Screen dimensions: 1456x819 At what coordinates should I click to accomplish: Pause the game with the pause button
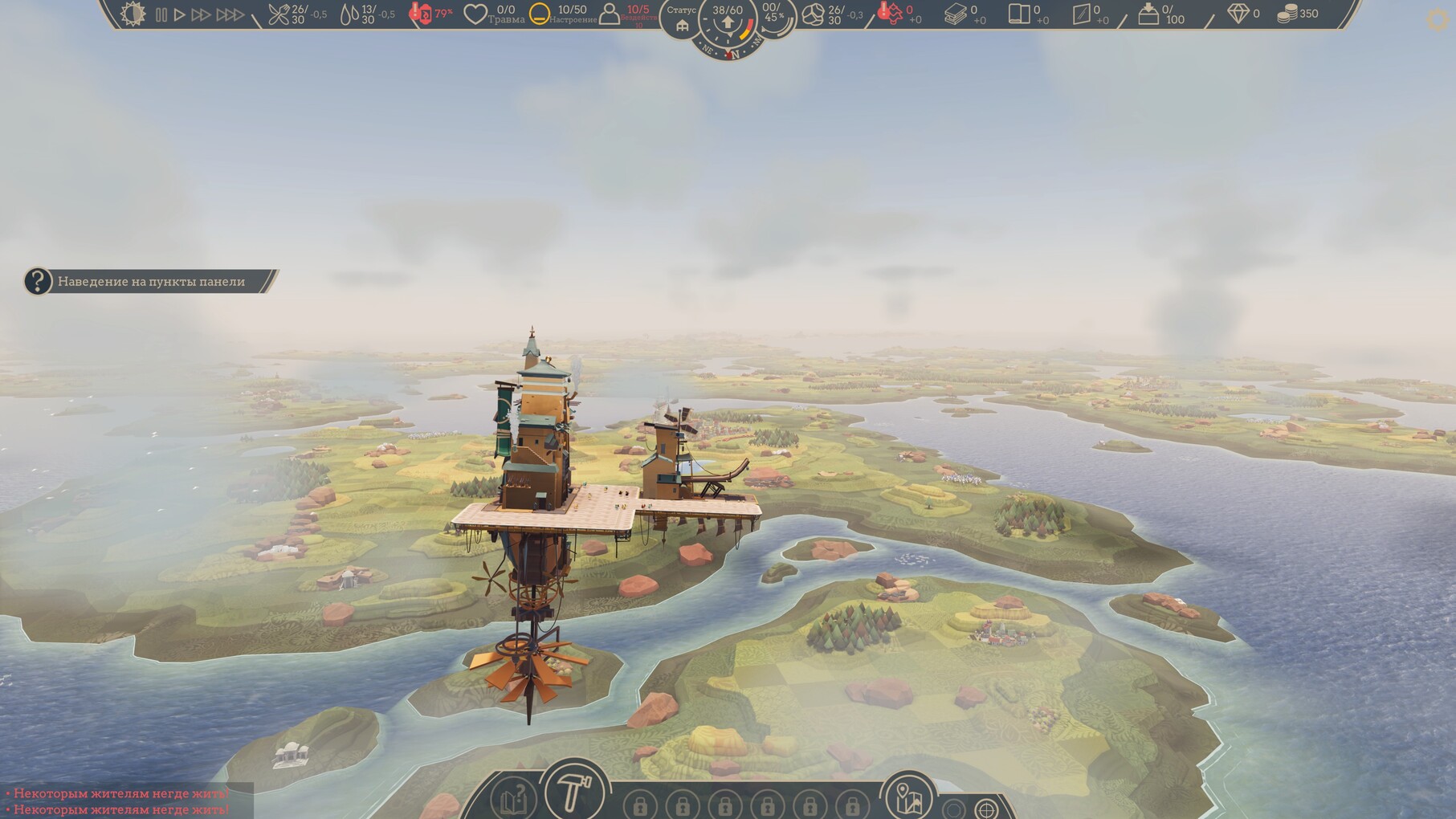point(161,14)
